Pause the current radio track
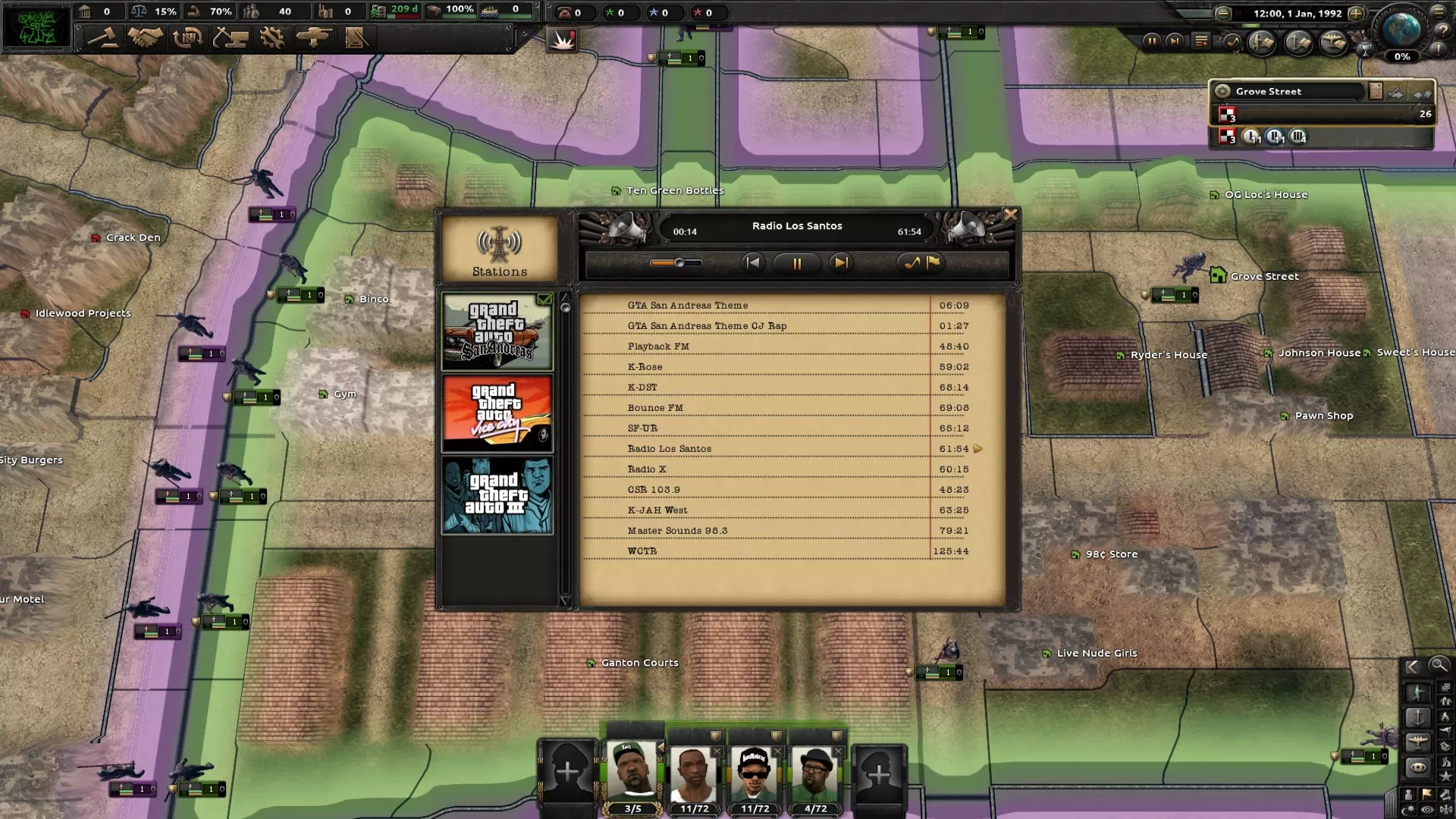The height and width of the screenshot is (819, 1456). point(796,263)
